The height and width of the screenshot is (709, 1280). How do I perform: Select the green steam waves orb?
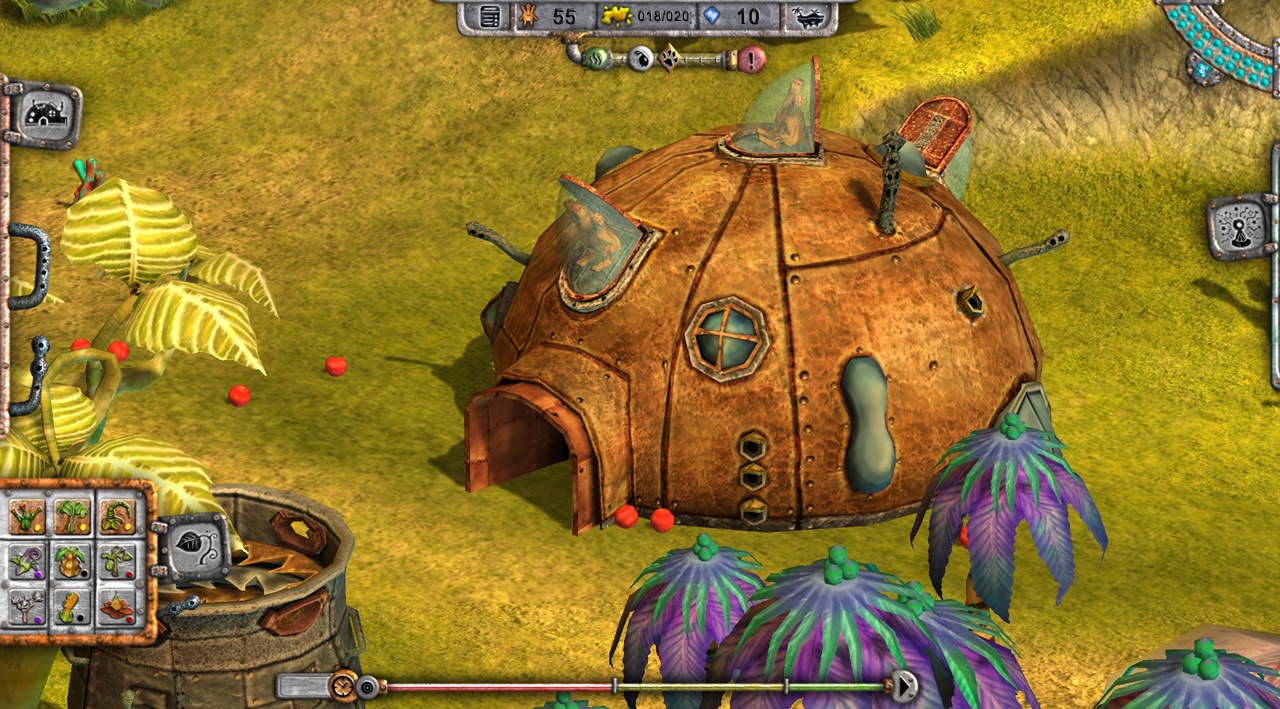[x=598, y=58]
